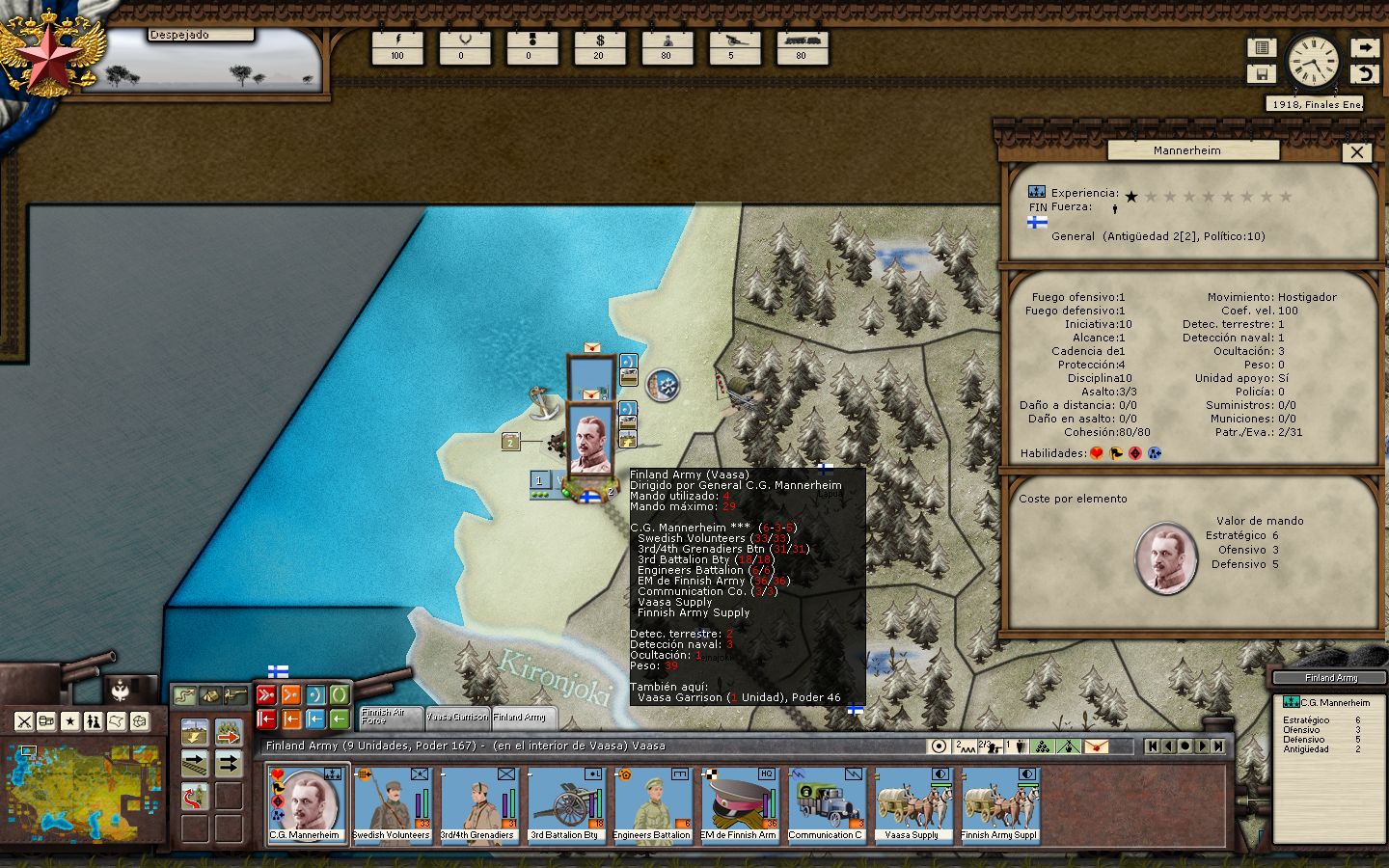Switch to the Vaasa Garrison tab
The image size is (1389, 868).
click(457, 717)
